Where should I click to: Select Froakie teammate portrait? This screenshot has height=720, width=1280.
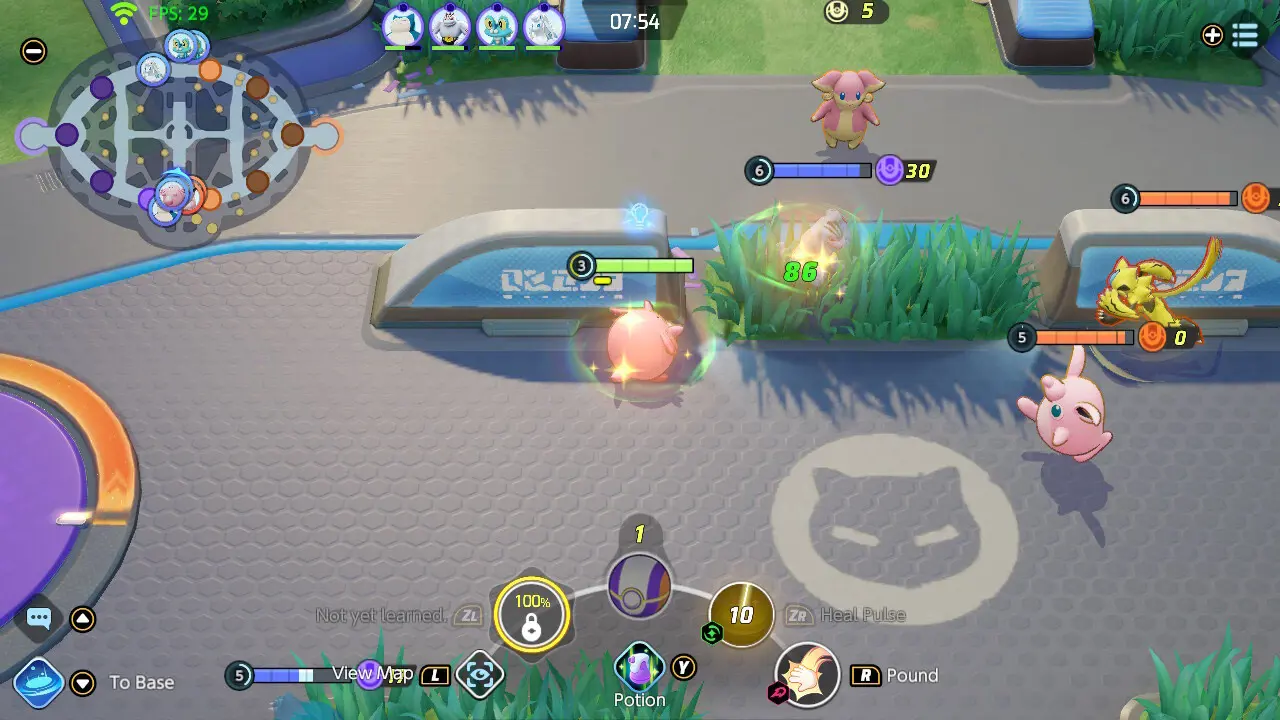(x=496, y=26)
